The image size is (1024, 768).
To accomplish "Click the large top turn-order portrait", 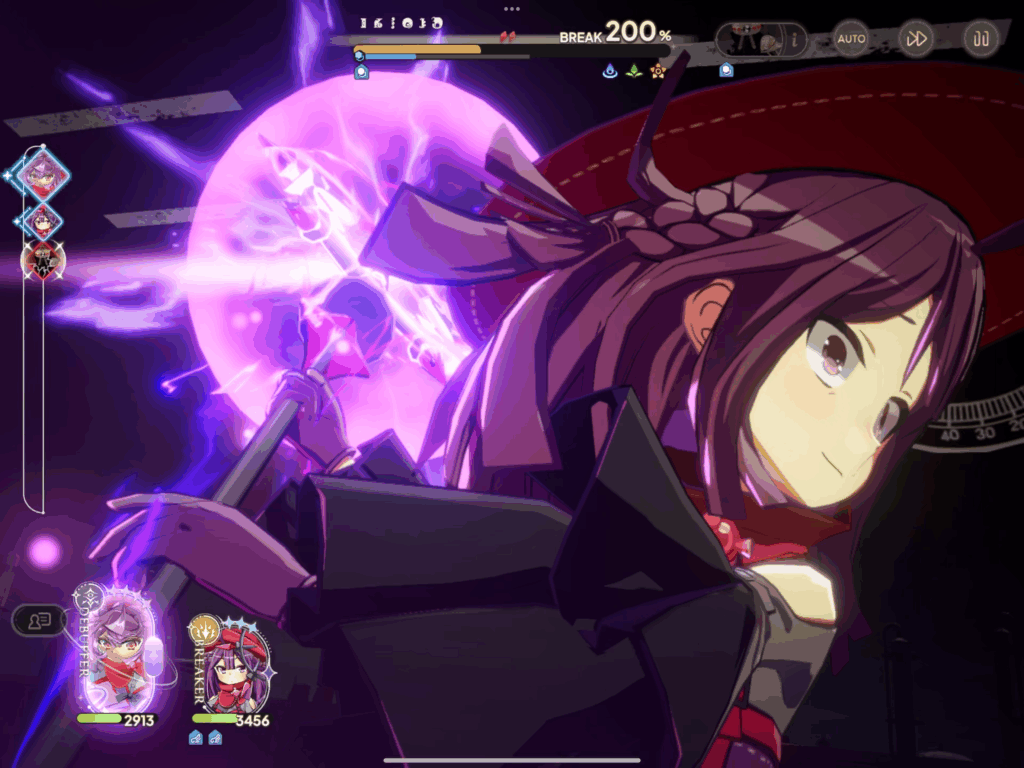I will click(x=43, y=175).
